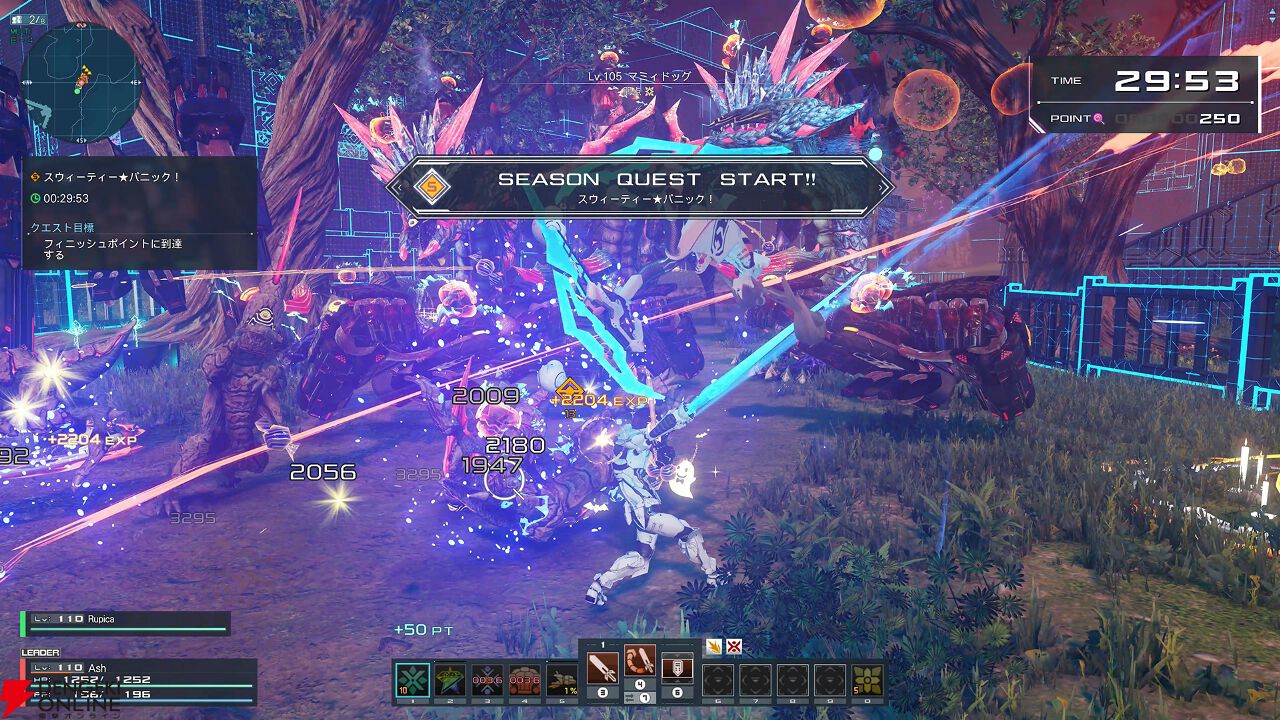1280x720 pixels.
Task: Select the teal snowflake item in slot 1
Action: tap(412, 679)
